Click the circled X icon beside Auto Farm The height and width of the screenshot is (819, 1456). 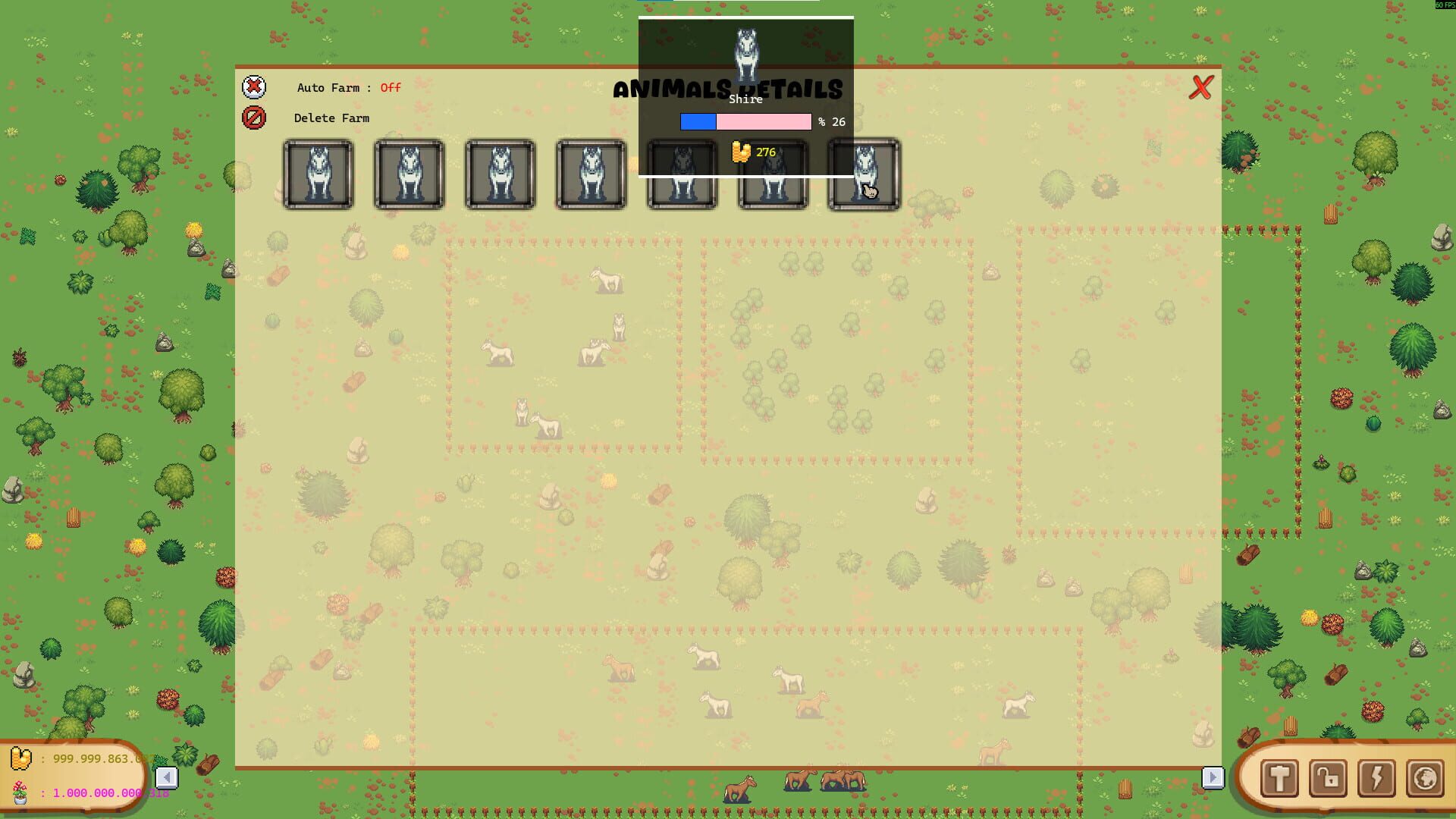coord(254,87)
